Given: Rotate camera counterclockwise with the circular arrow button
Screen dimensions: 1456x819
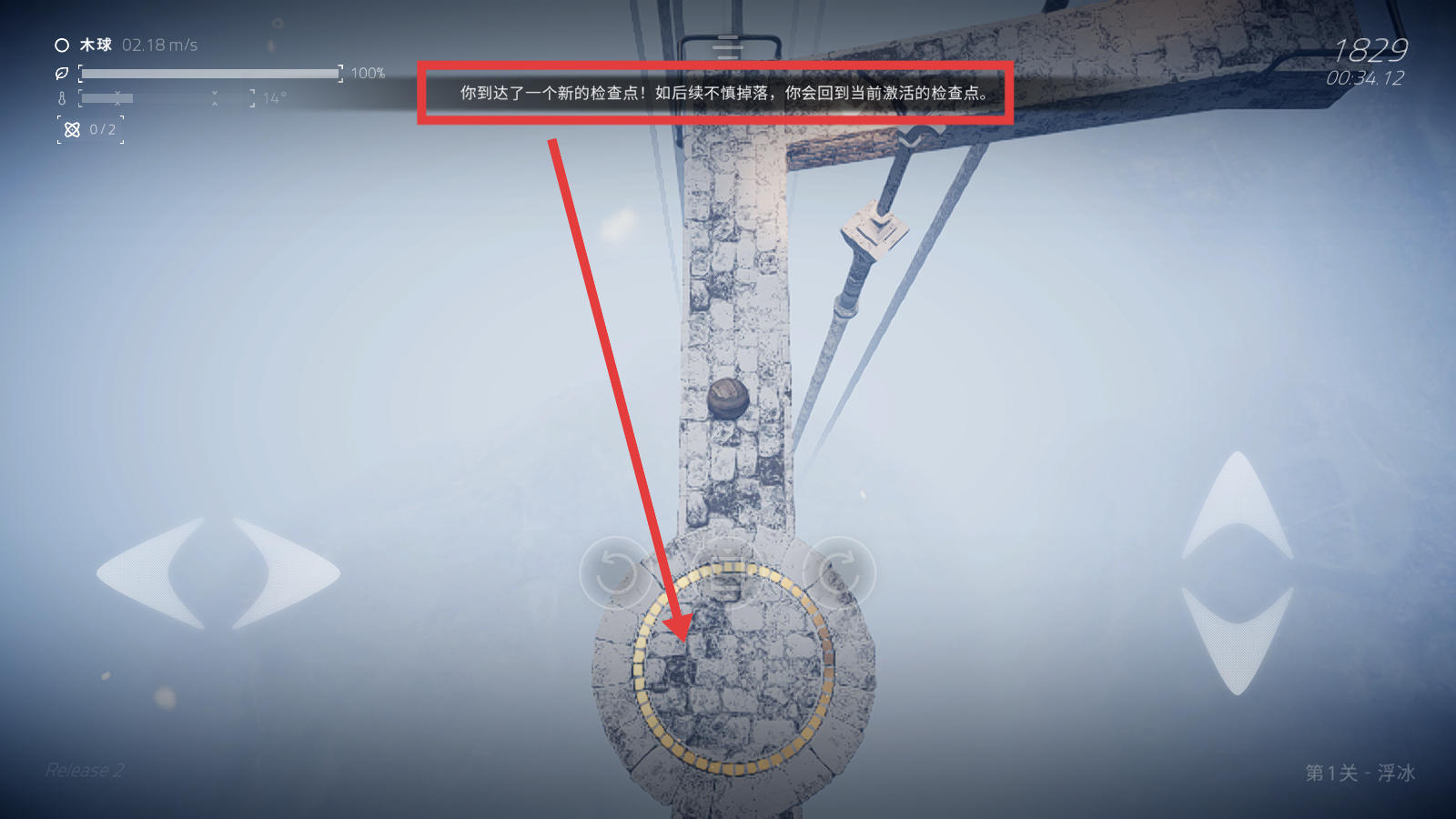Looking at the screenshot, I should click(x=616, y=572).
